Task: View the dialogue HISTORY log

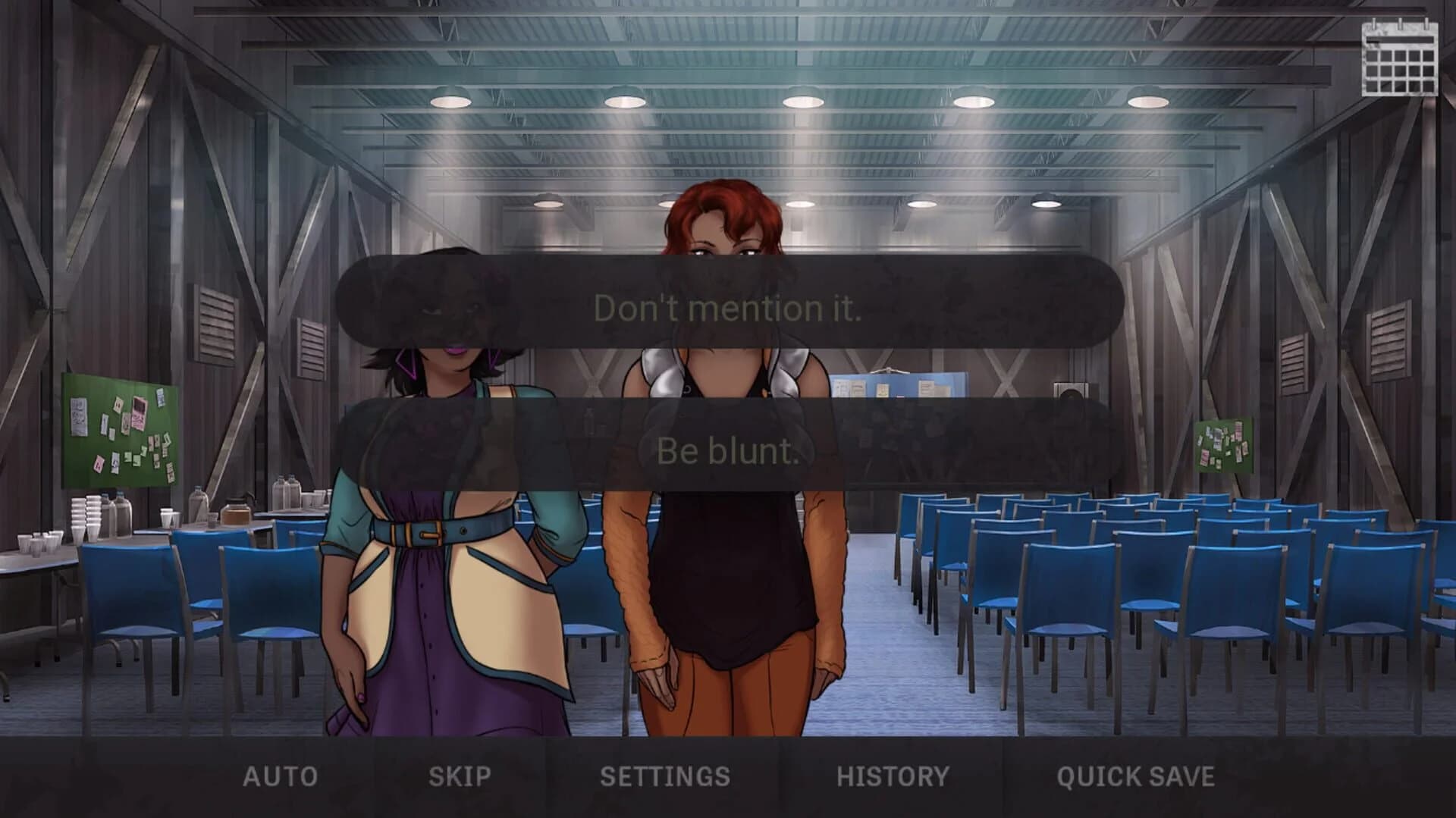Action: click(892, 776)
